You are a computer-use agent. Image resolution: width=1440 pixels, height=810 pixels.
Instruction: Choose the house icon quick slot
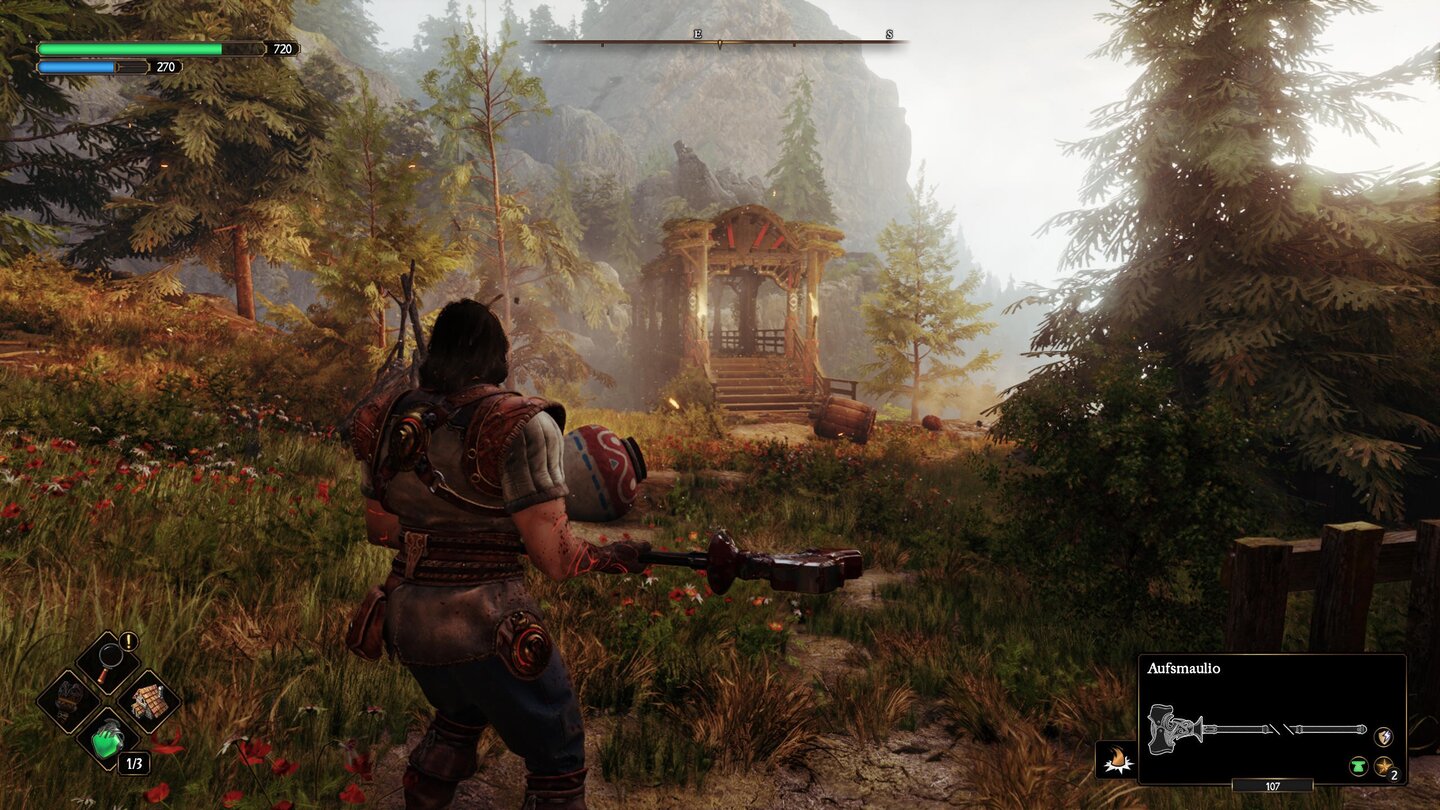149,700
